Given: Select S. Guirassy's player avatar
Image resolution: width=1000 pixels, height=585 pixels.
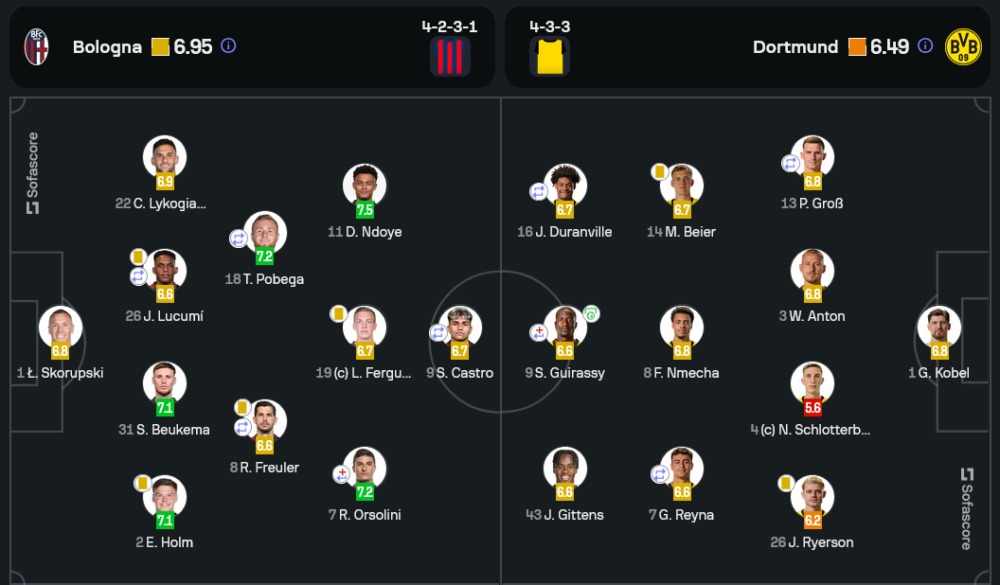Looking at the screenshot, I should [565, 328].
